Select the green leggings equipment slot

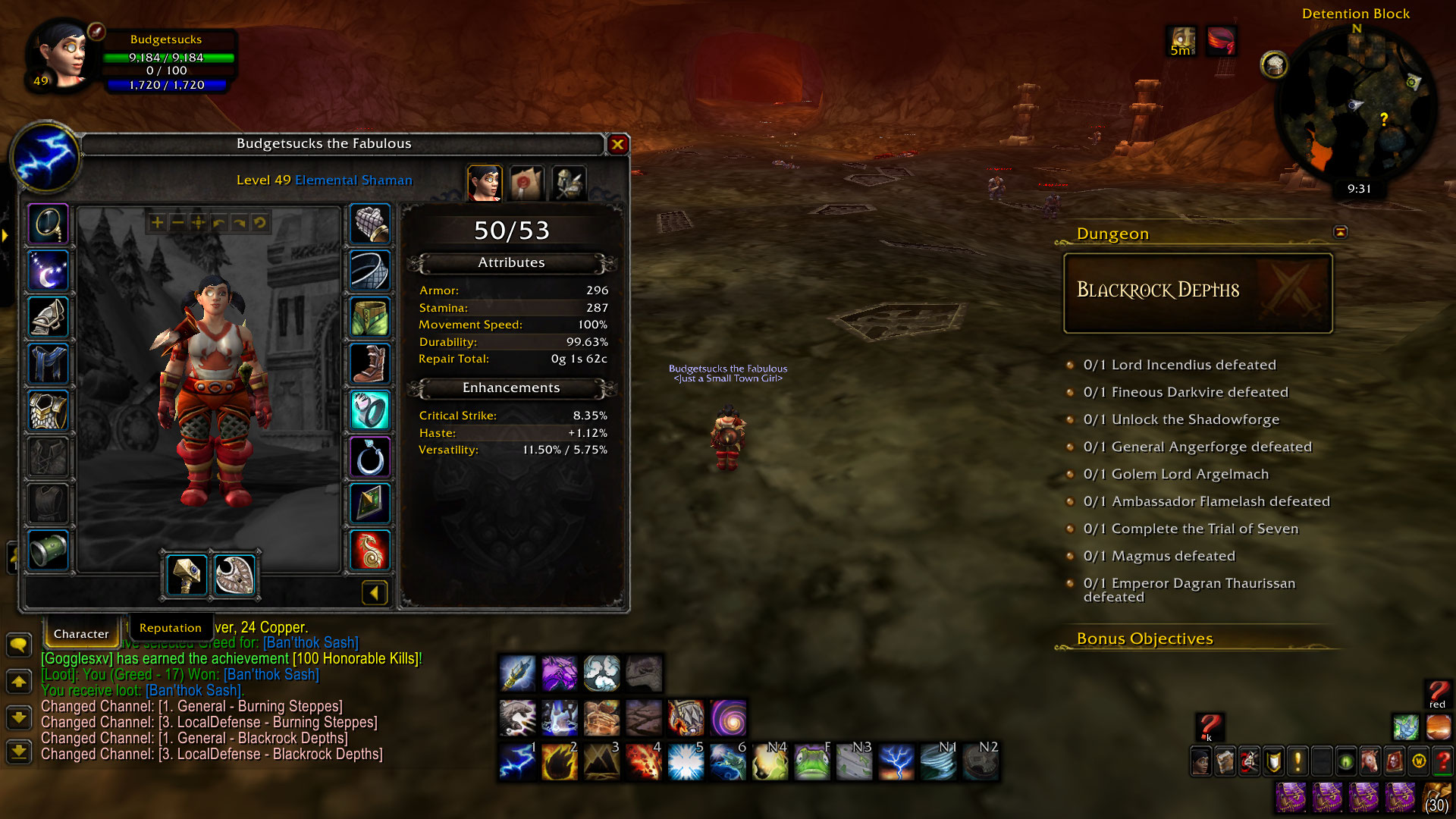[370, 317]
